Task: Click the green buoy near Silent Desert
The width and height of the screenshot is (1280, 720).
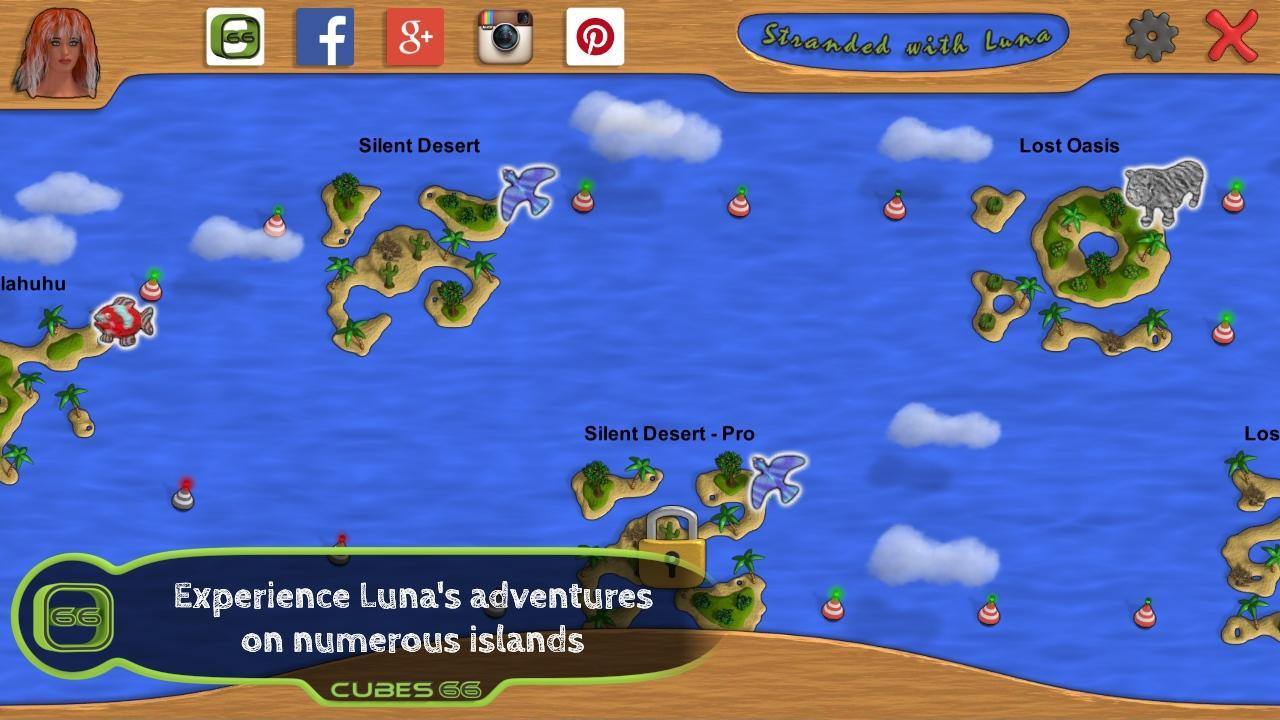Action: click(585, 200)
